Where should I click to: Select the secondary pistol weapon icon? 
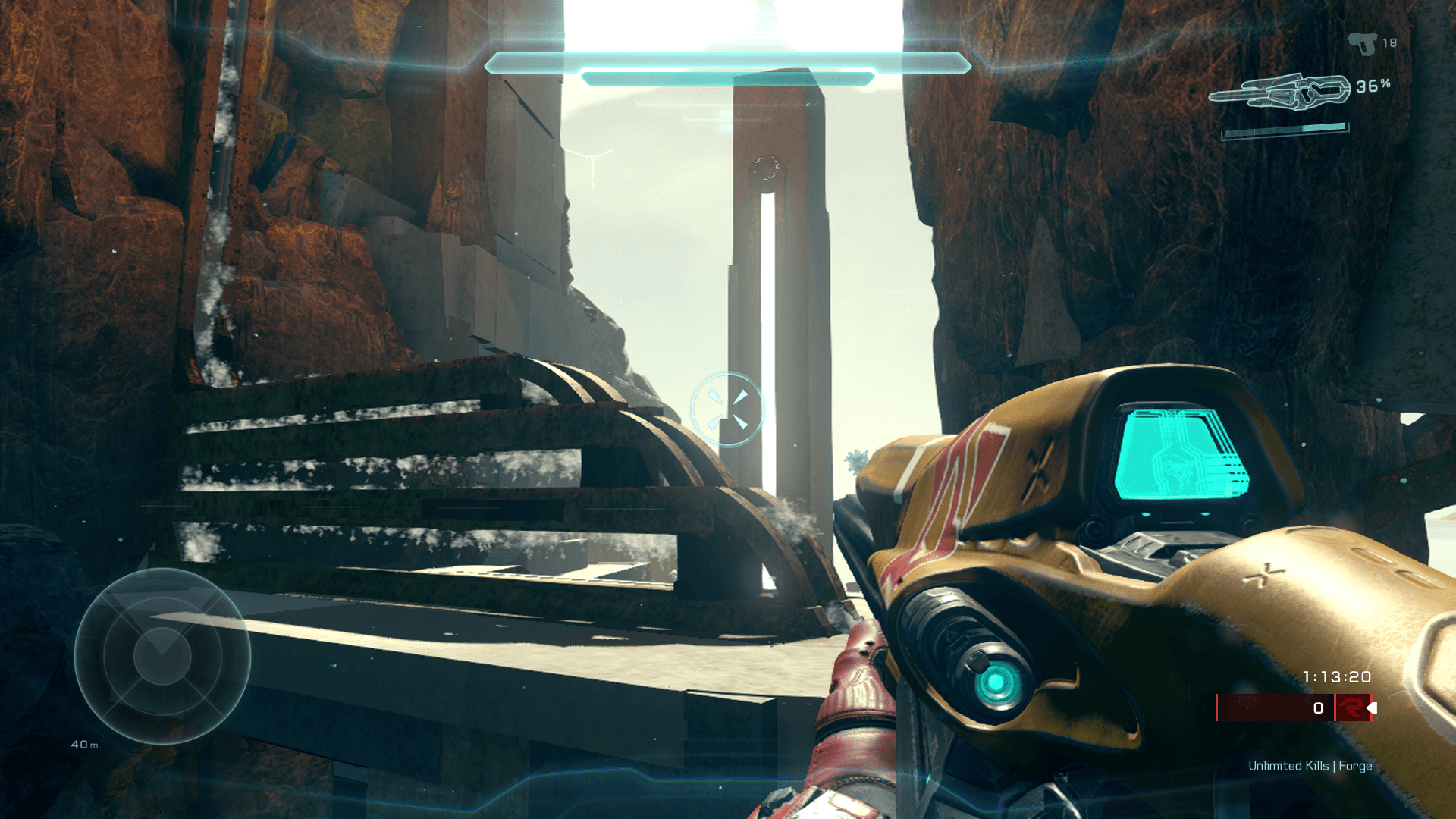click(1363, 43)
